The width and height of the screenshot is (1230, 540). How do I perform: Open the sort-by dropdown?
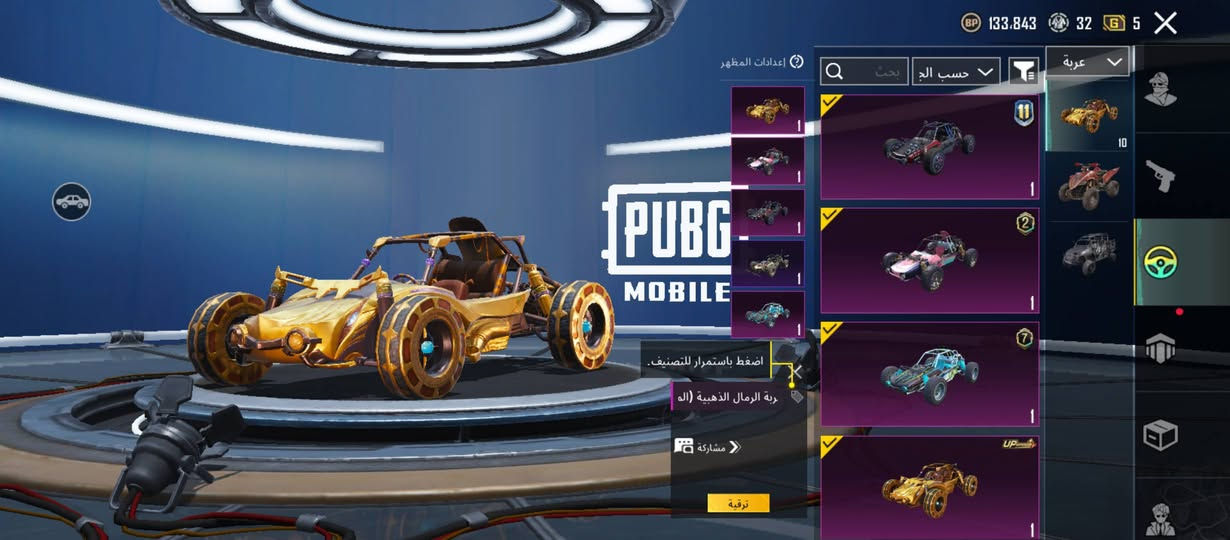click(956, 71)
